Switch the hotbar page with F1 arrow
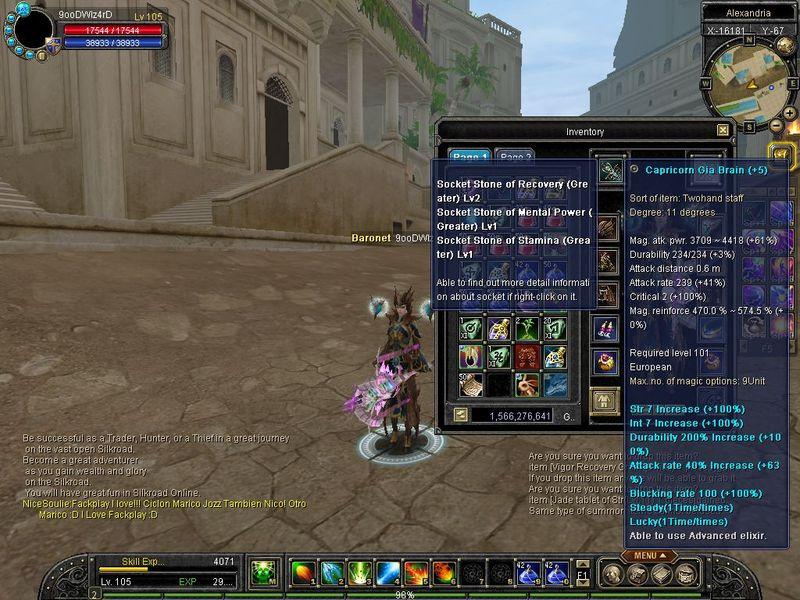 click(582, 573)
